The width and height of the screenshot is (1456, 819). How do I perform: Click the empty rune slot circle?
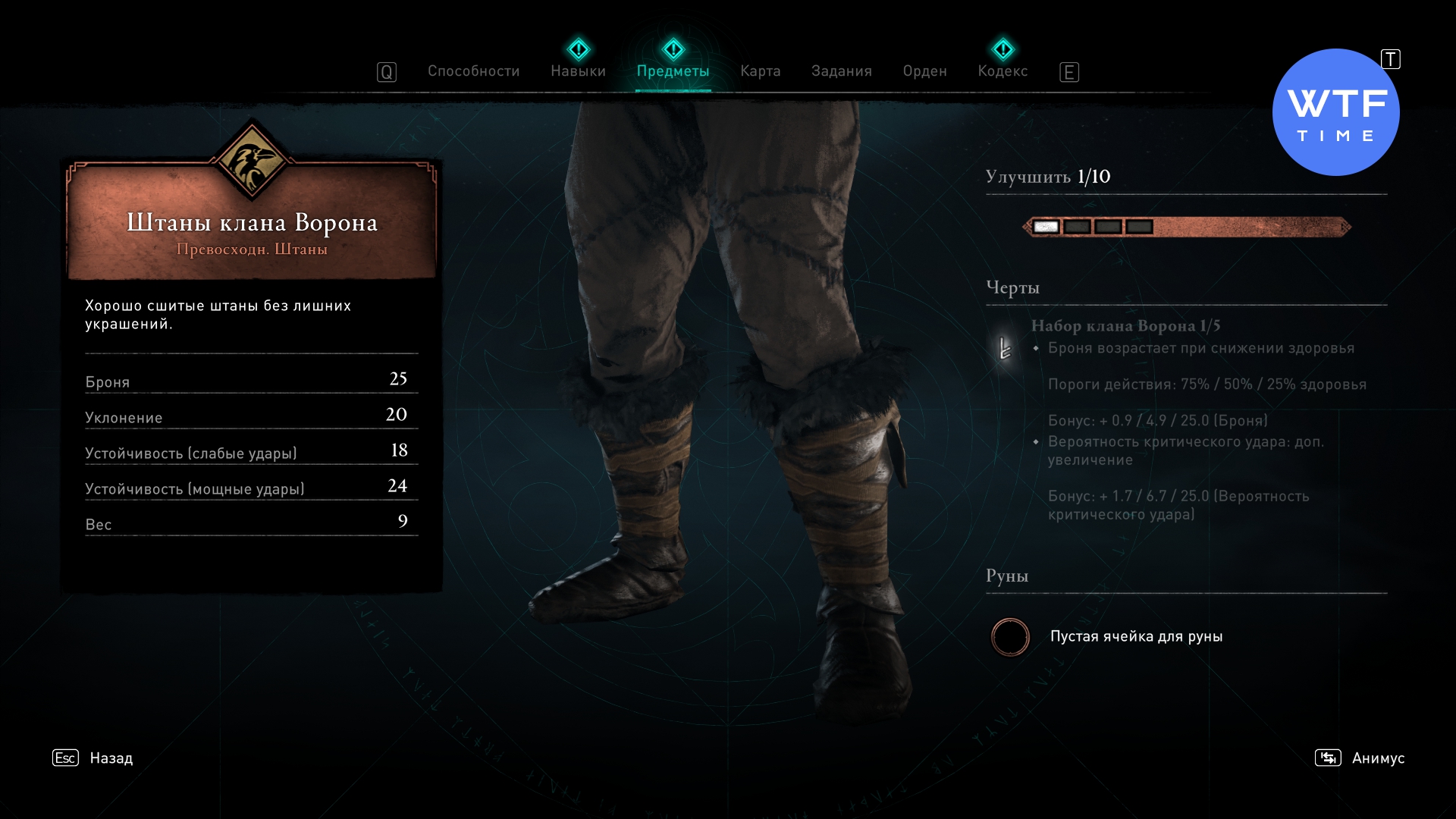1010,637
